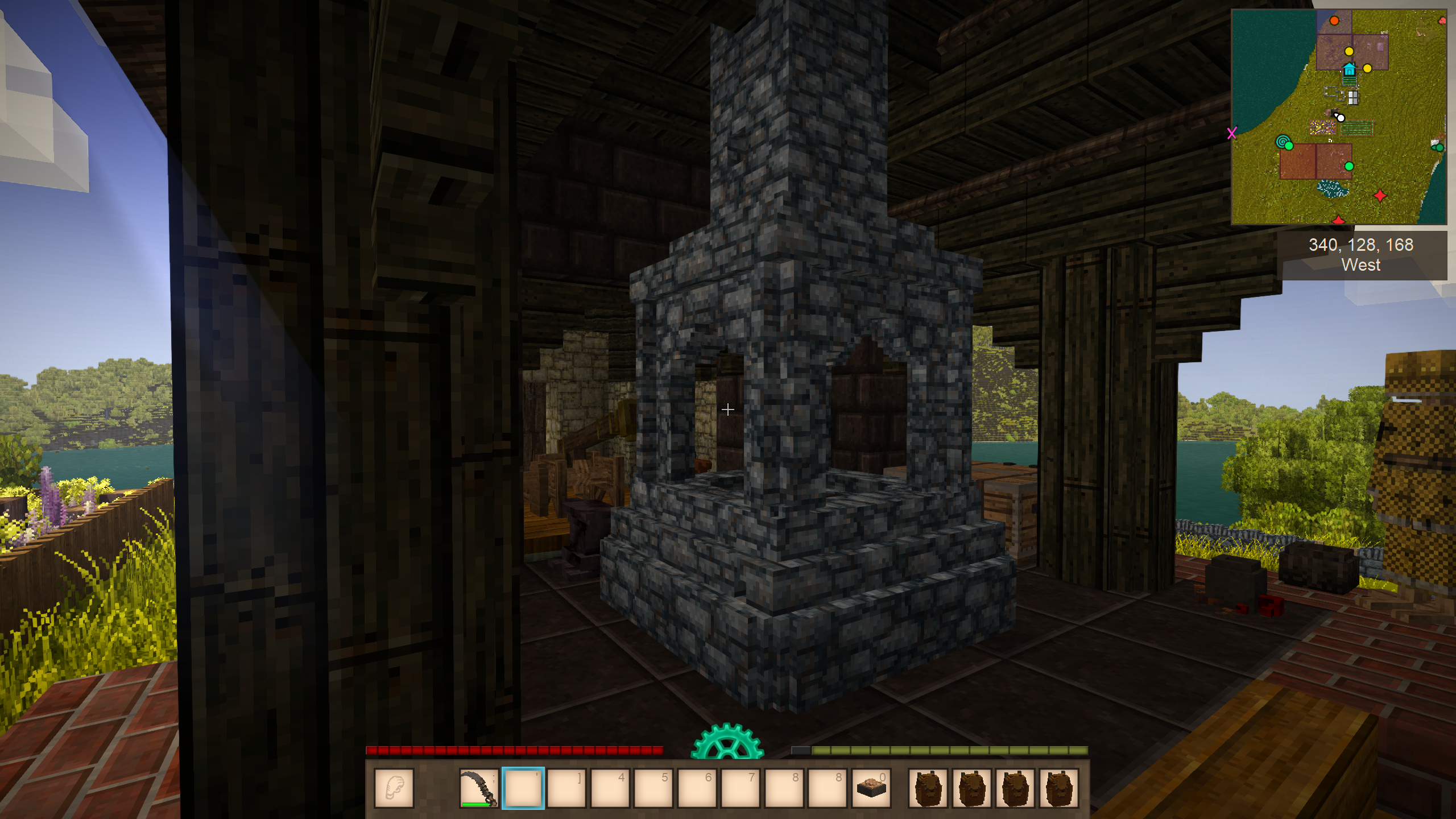
Task: Pick the empty hotbar slot numbered 6
Action: click(x=697, y=788)
